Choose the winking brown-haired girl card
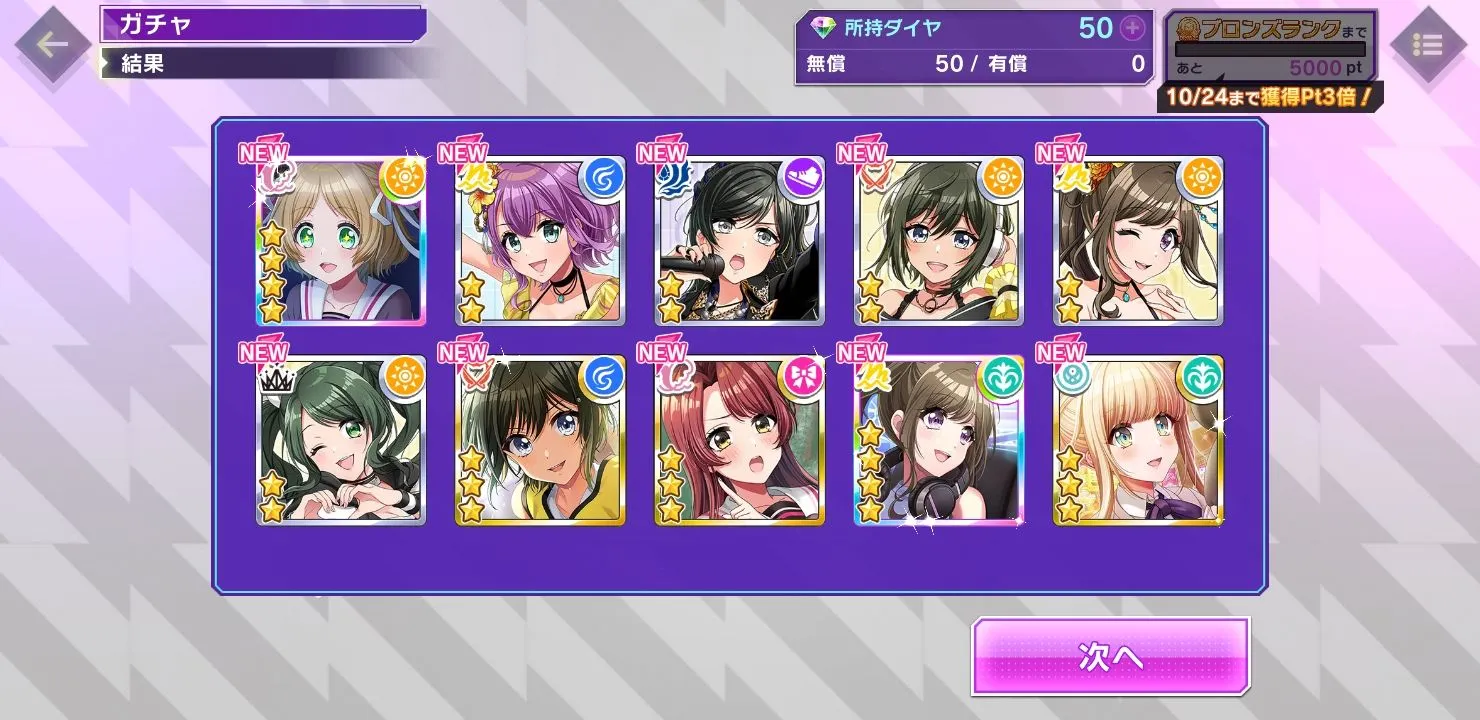 (x=1138, y=241)
